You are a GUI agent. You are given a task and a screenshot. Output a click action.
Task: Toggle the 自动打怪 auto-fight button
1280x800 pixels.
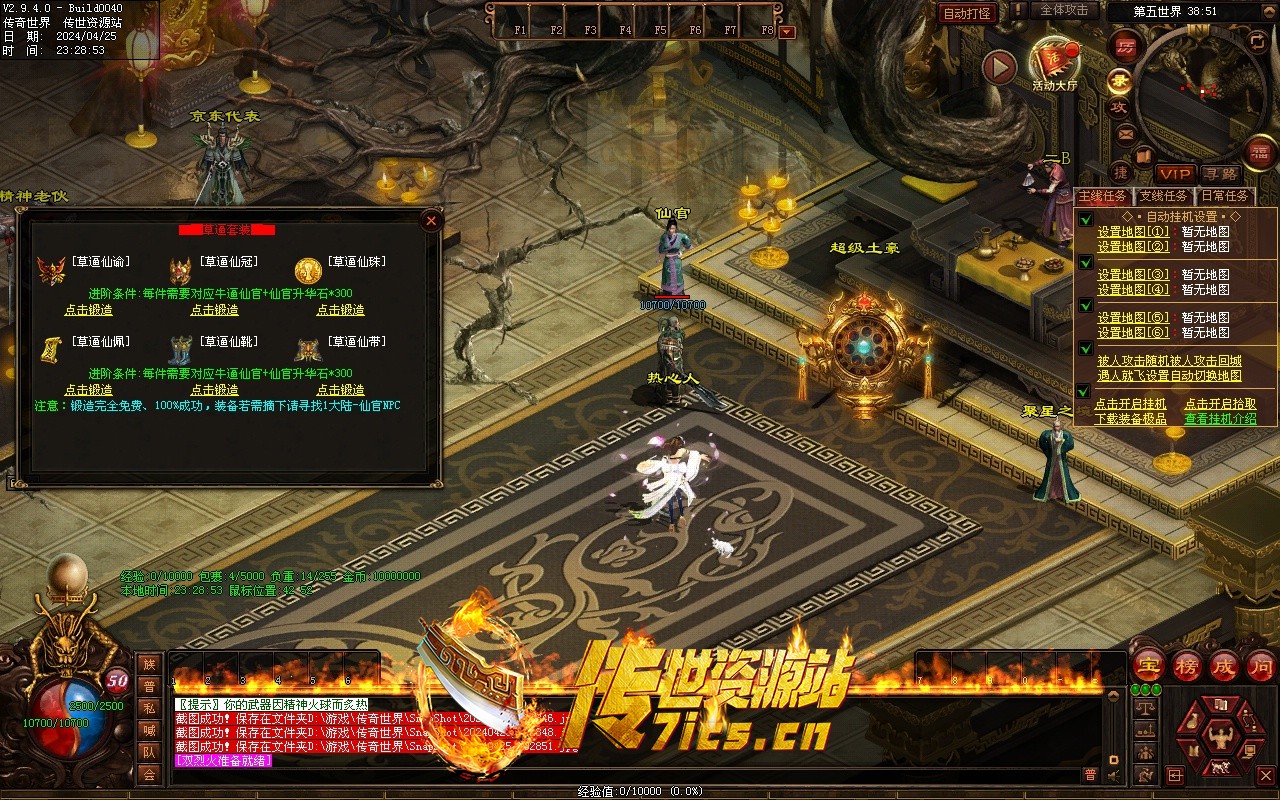coord(968,13)
